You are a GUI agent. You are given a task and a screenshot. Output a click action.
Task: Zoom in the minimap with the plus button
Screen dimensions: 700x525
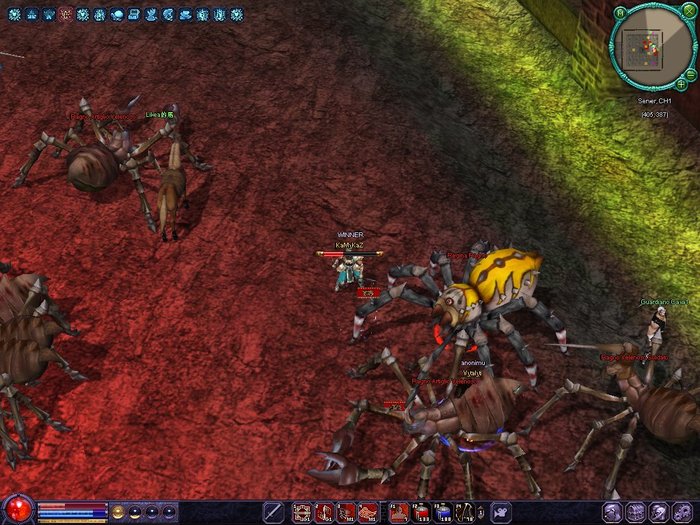(x=681, y=84)
